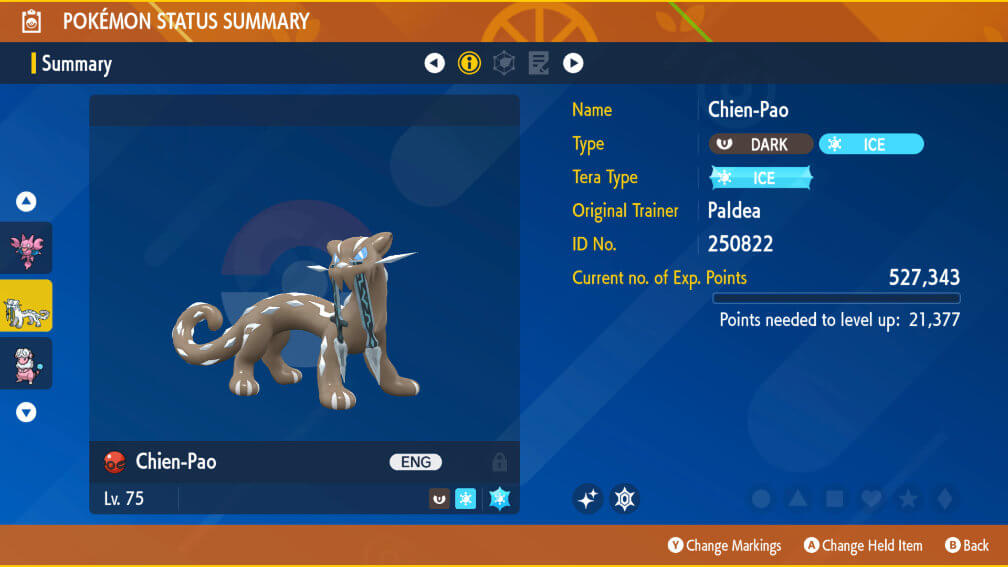
Task: Select Flaaffy in the party list
Action: pos(26,363)
